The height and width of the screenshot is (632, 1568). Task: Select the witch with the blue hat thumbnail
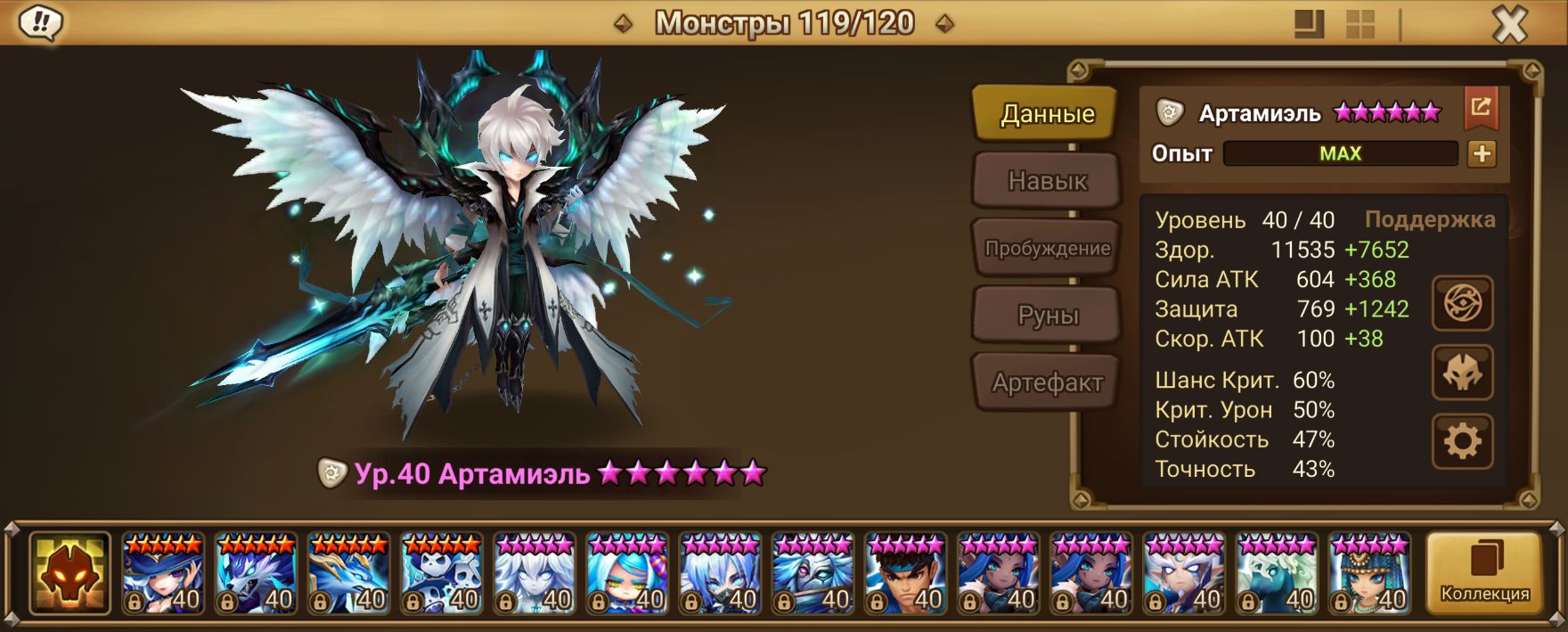[162, 573]
